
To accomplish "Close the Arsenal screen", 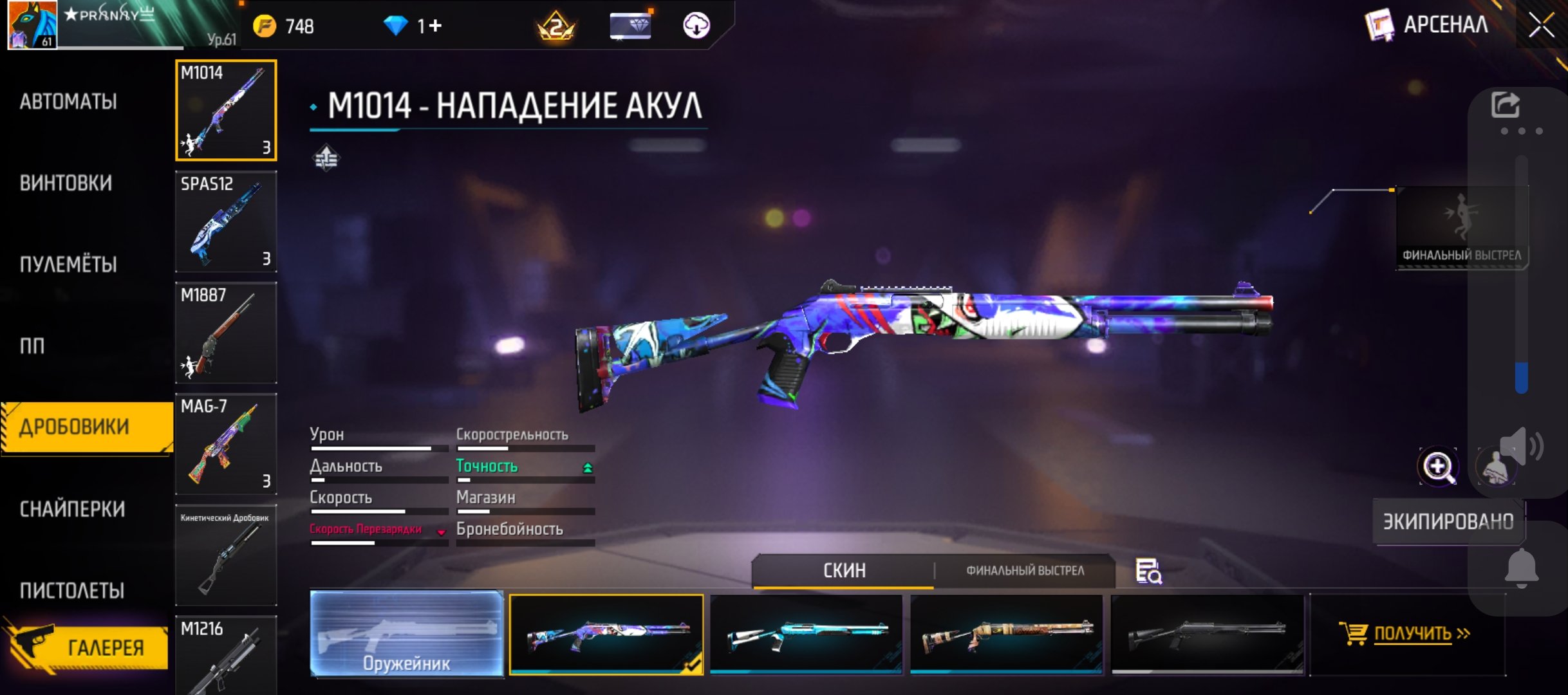I will tap(1541, 26).
